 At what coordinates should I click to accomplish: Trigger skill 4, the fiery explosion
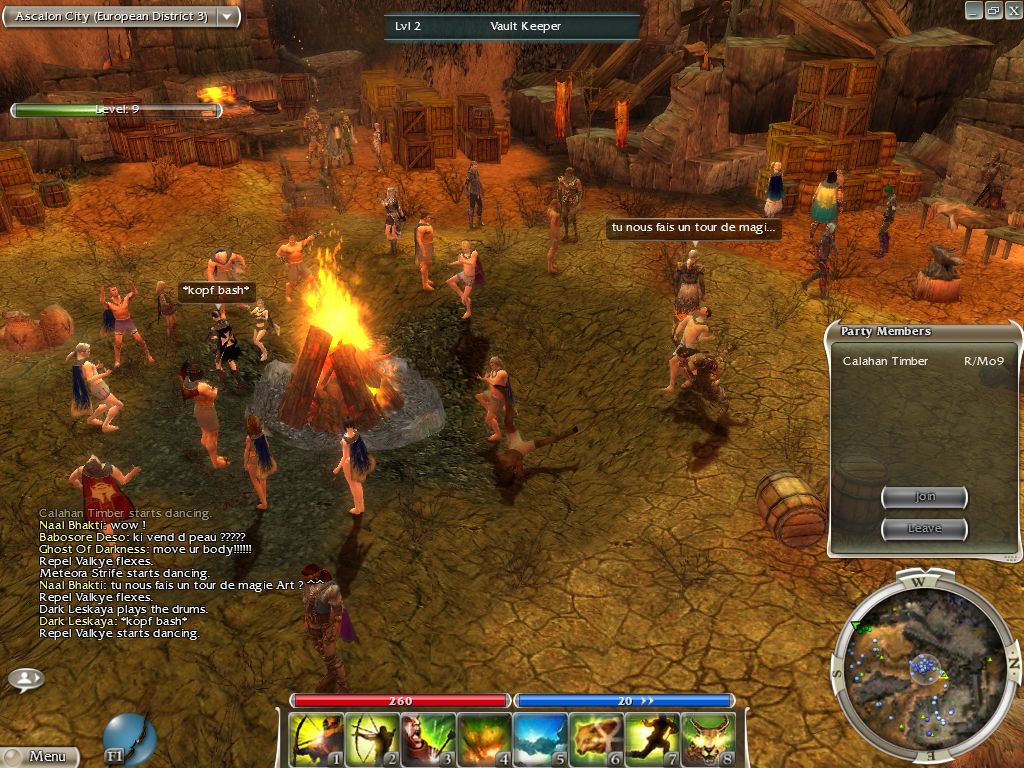(485, 740)
